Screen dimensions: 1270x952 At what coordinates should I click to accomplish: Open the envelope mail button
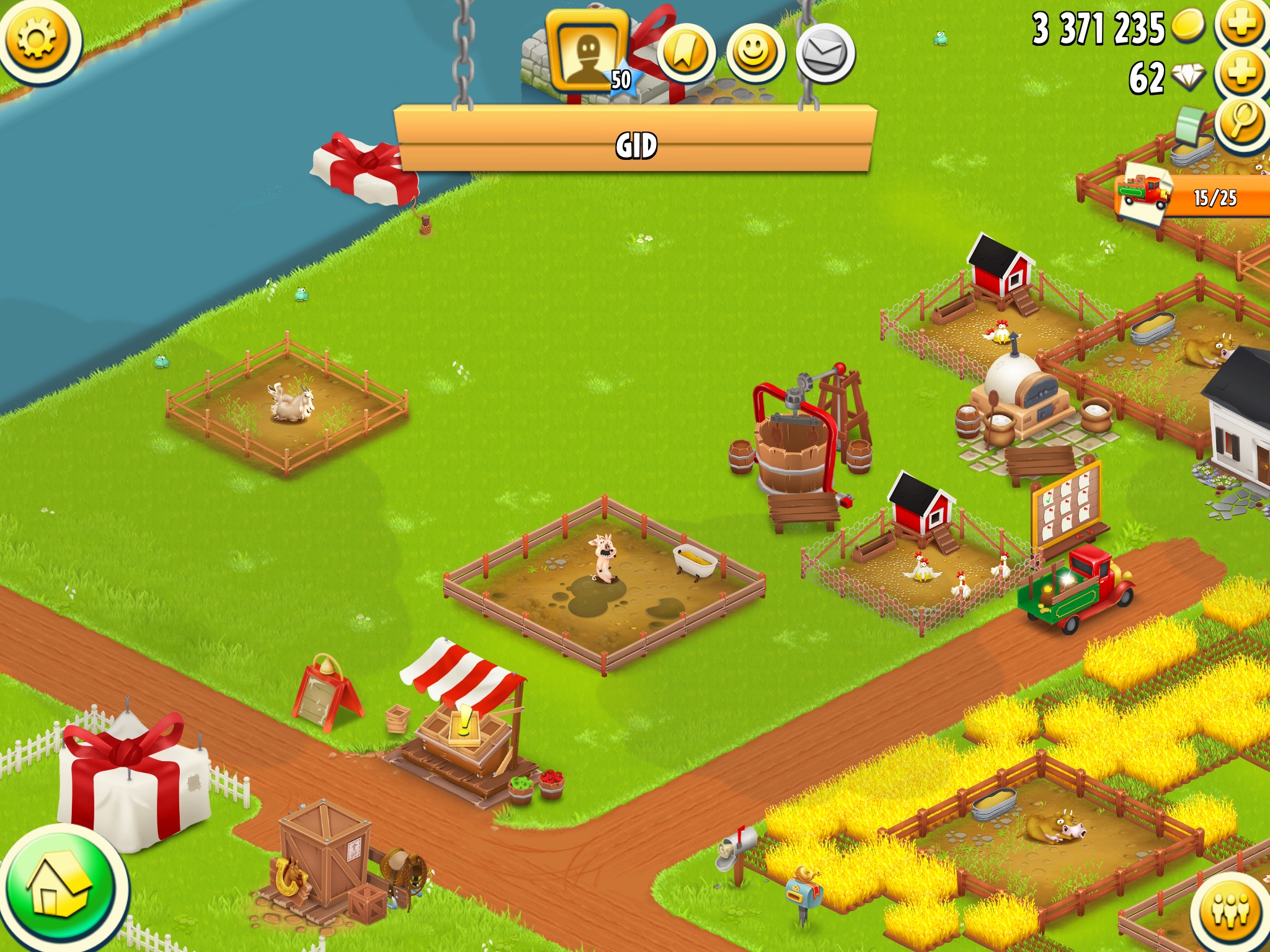[x=824, y=54]
